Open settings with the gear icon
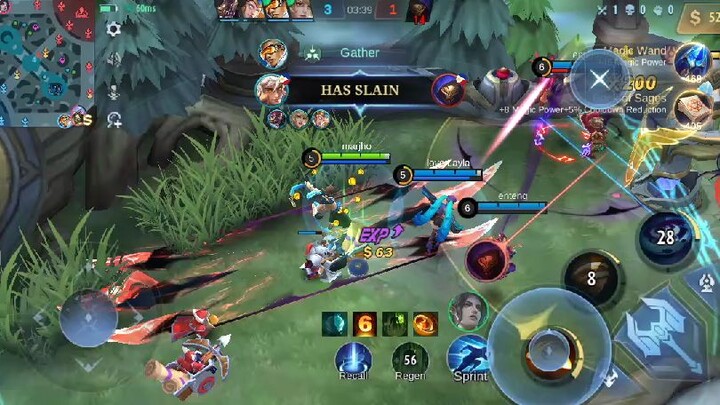Screen dimensions: 720x405 tap(114, 29)
